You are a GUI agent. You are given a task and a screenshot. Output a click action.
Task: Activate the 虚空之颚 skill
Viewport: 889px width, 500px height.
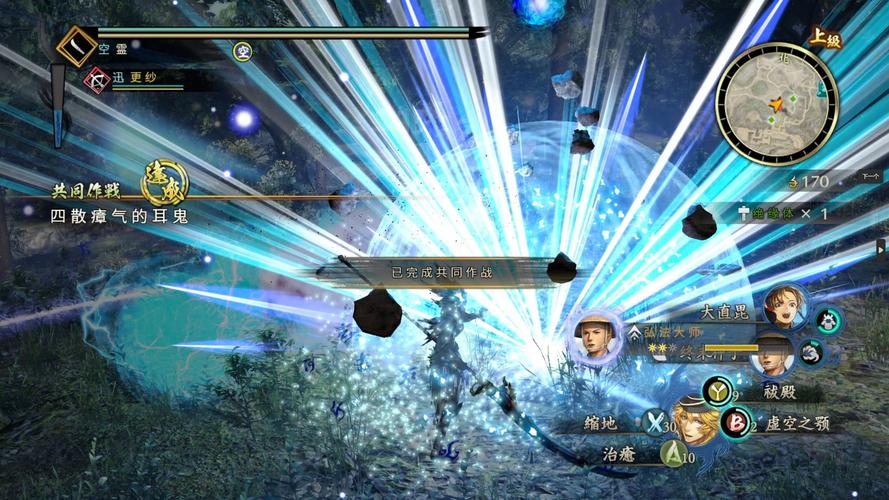click(x=735, y=424)
